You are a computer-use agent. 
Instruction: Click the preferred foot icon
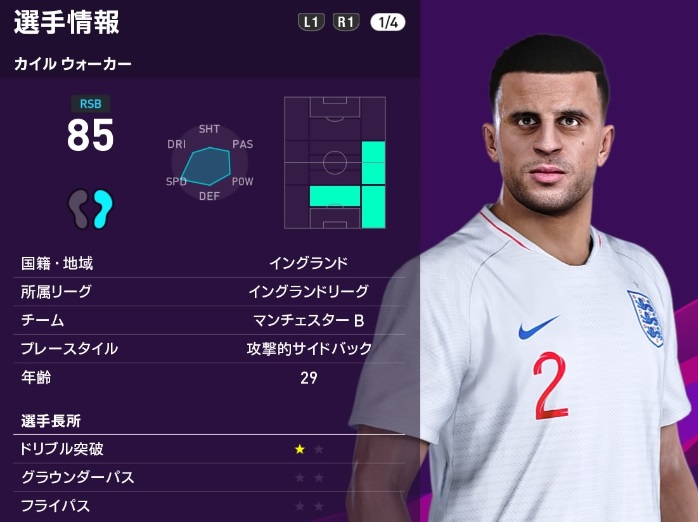[90, 208]
